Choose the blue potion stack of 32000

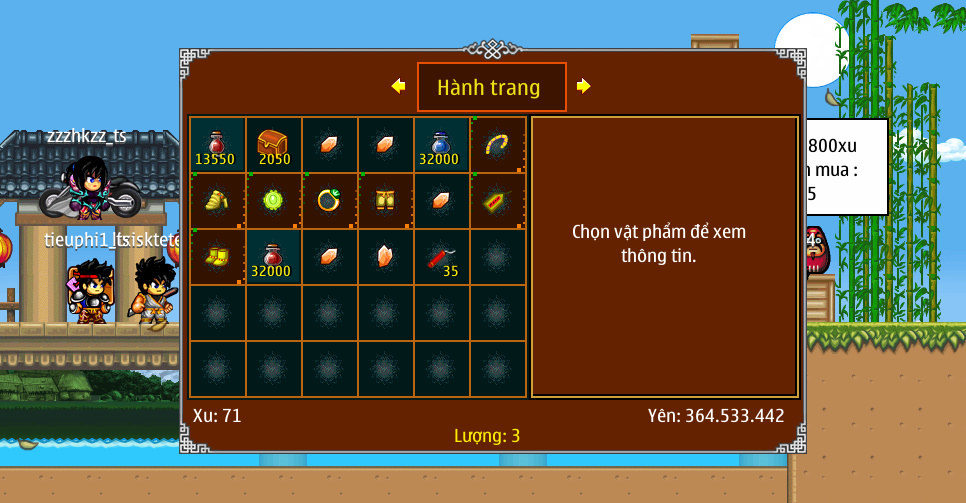[440, 145]
